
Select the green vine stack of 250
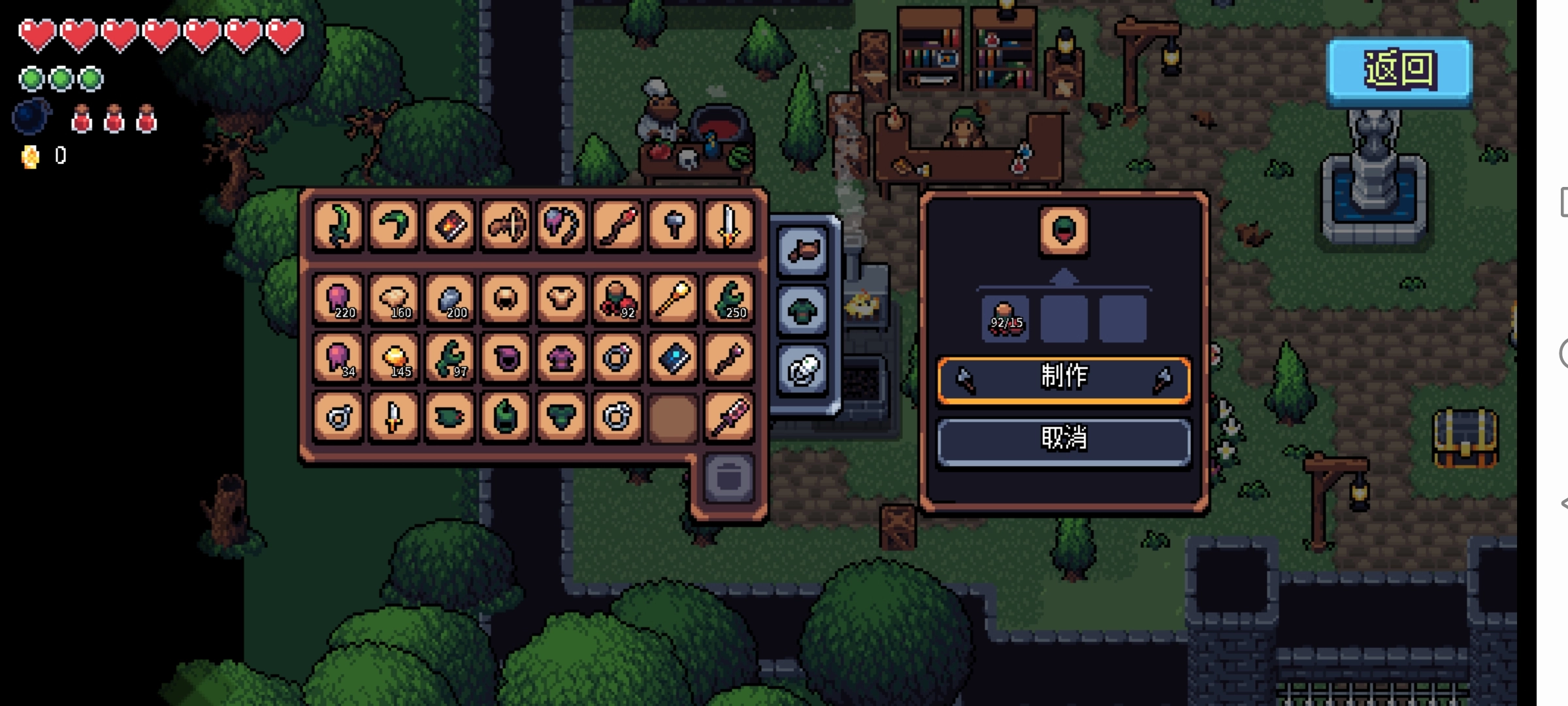[x=728, y=299]
